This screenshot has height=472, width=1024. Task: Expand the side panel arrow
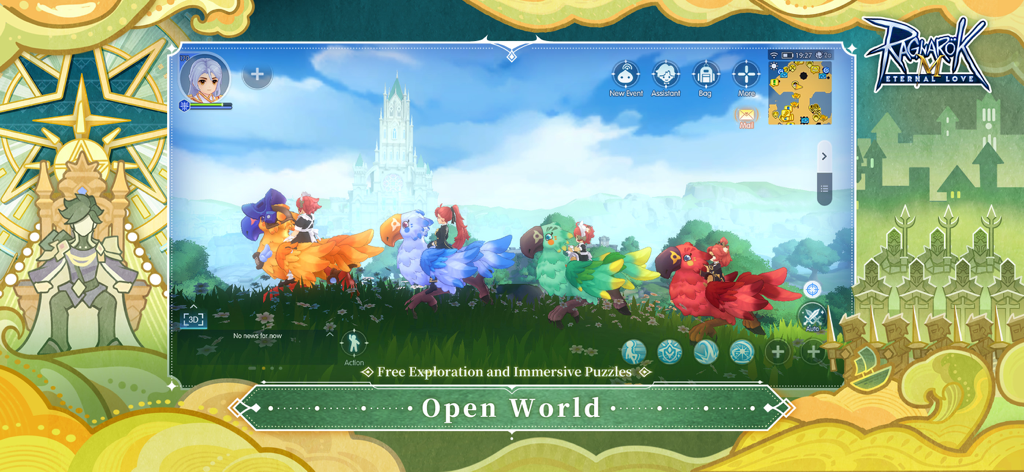(824, 156)
